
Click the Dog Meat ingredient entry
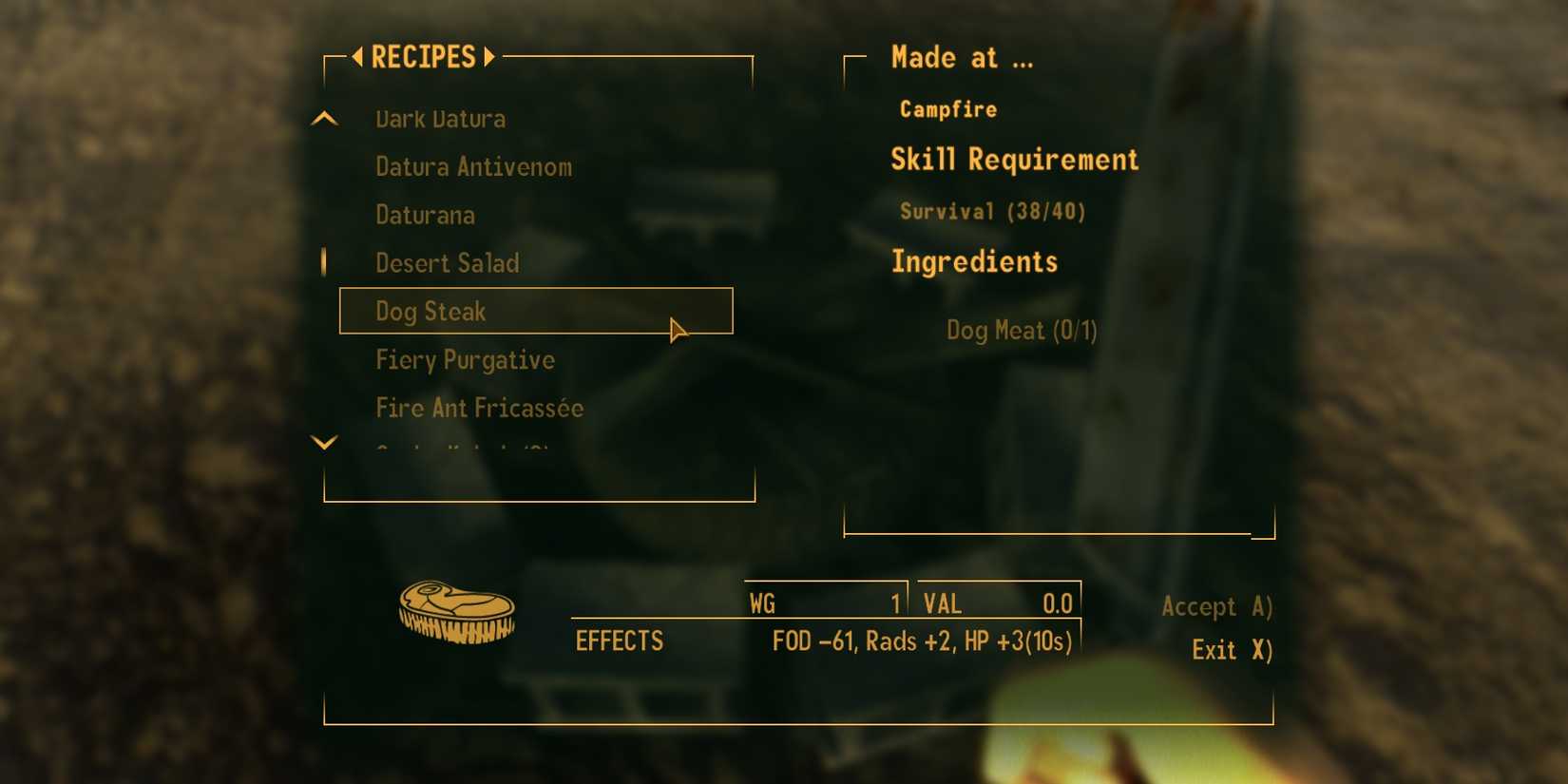(x=1022, y=331)
